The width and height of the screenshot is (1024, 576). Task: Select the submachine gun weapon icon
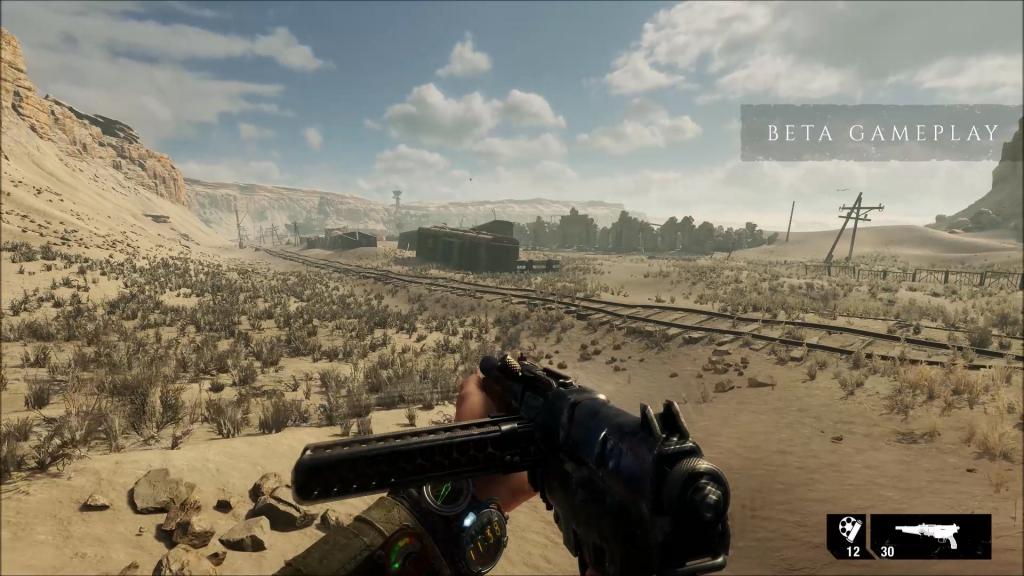pyautogui.click(x=927, y=534)
